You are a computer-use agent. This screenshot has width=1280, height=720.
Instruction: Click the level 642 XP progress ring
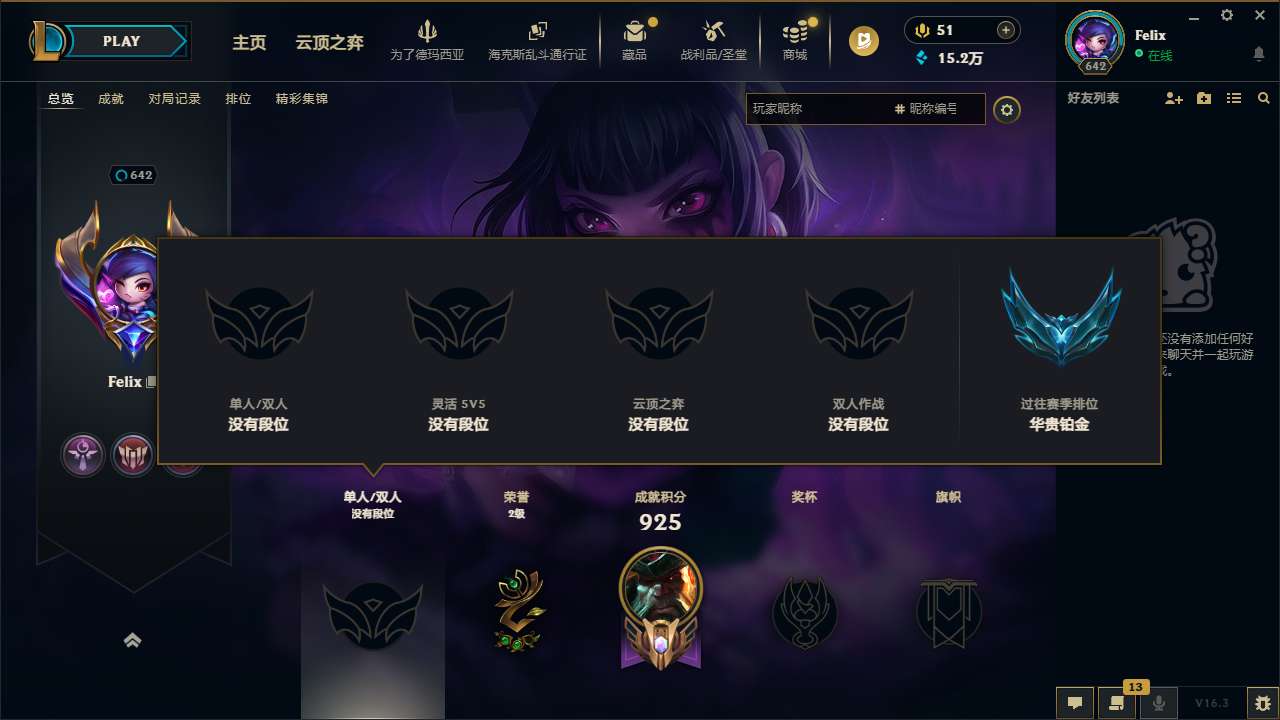click(1094, 66)
